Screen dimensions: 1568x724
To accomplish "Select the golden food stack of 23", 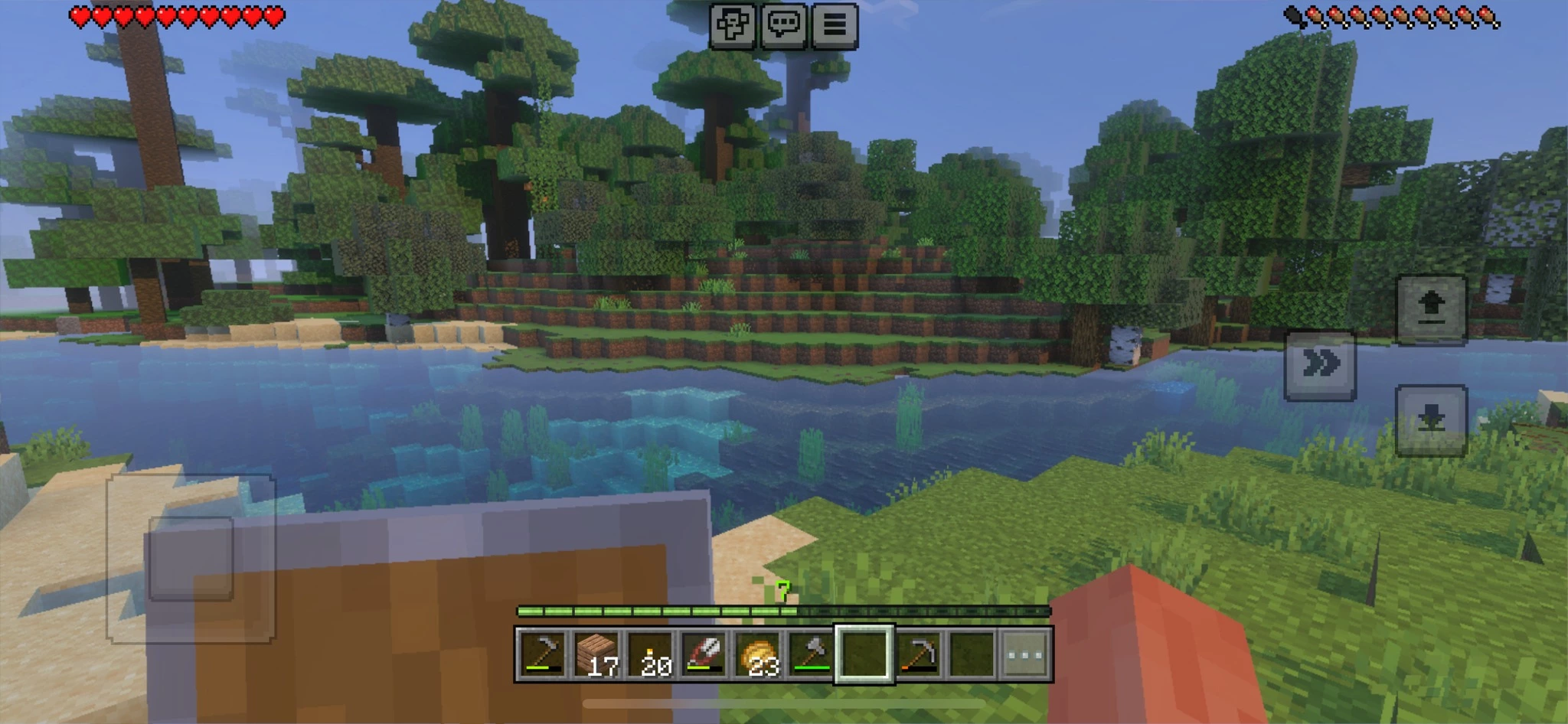I will click(x=758, y=654).
